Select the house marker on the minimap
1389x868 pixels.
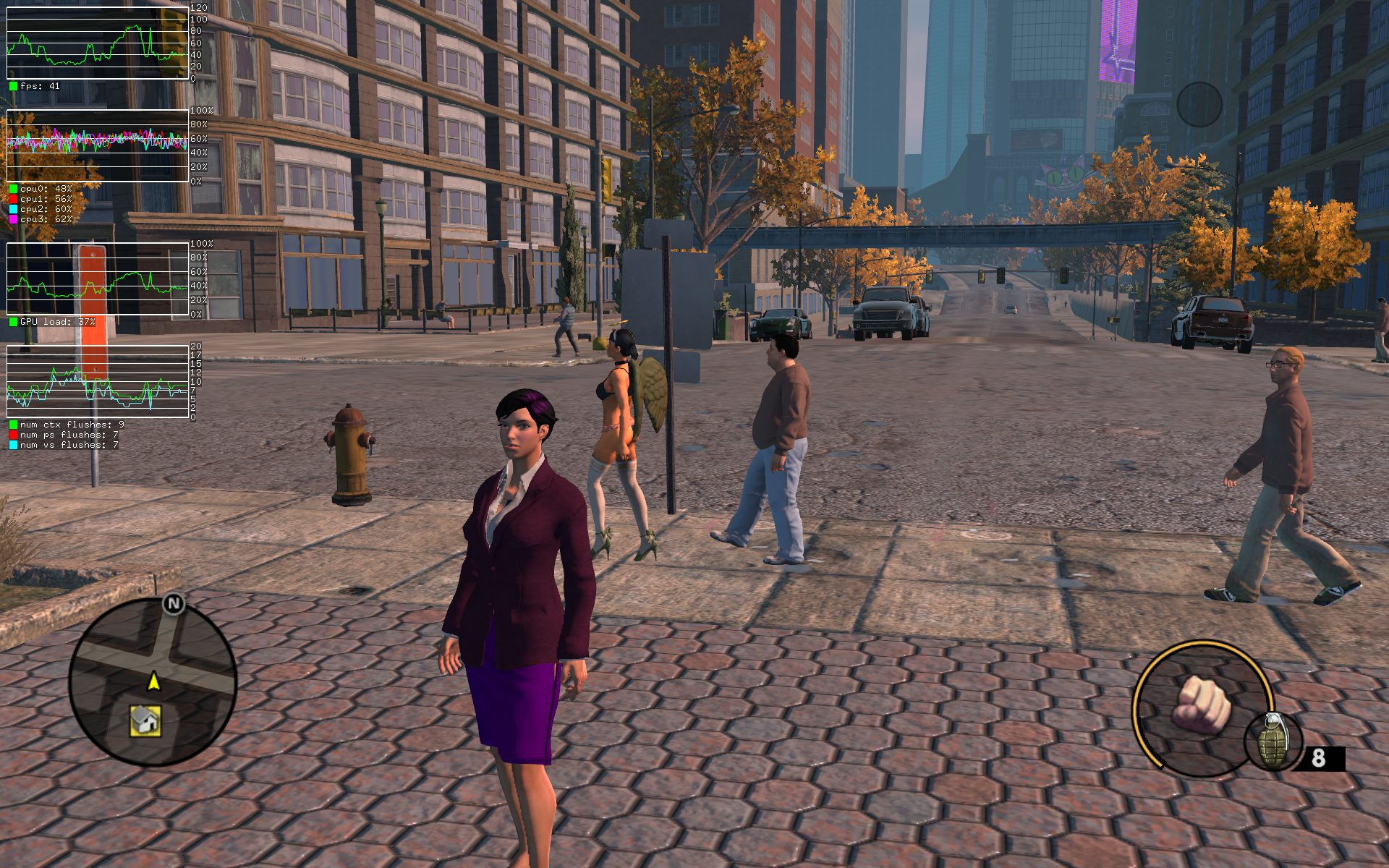pos(145,720)
